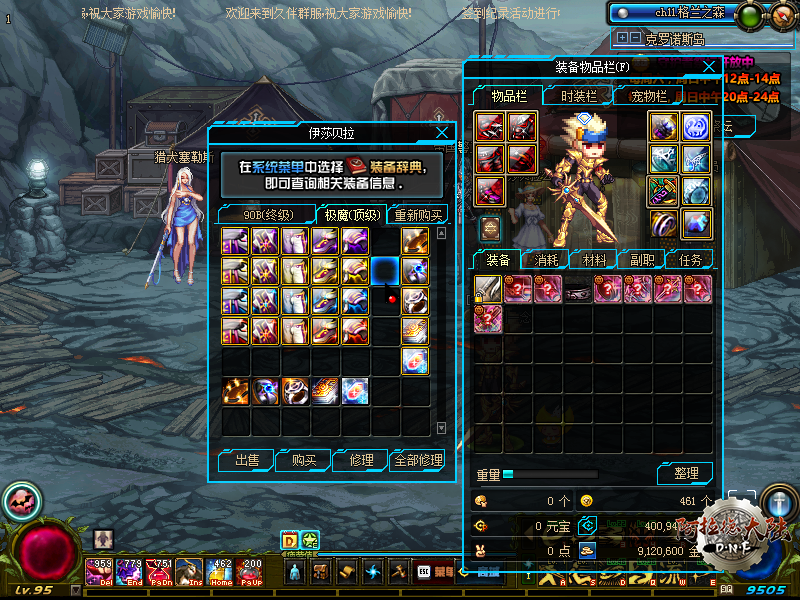Switch to the 90B(终级) shop tab
This screenshot has height=600, width=800.
[265, 215]
